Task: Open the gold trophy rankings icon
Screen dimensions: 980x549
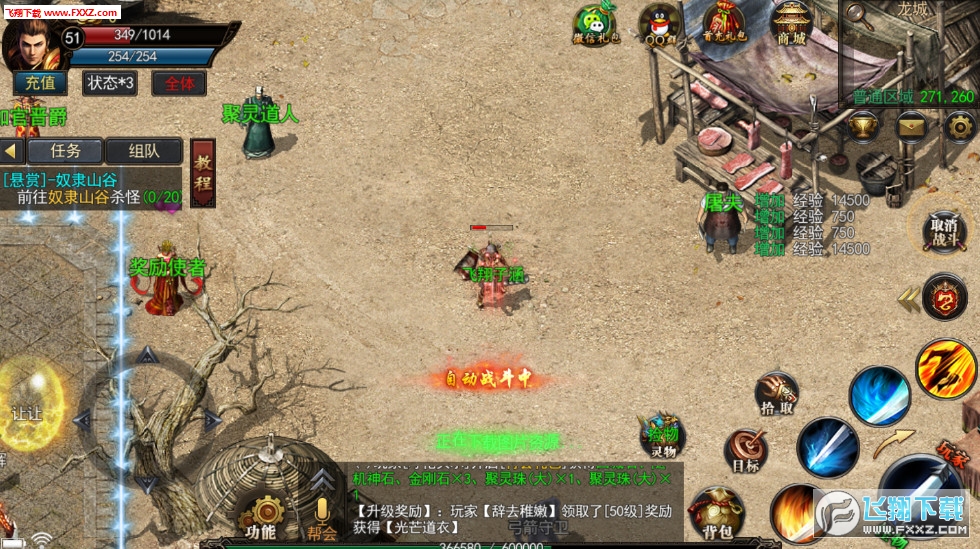Action: click(x=863, y=126)
